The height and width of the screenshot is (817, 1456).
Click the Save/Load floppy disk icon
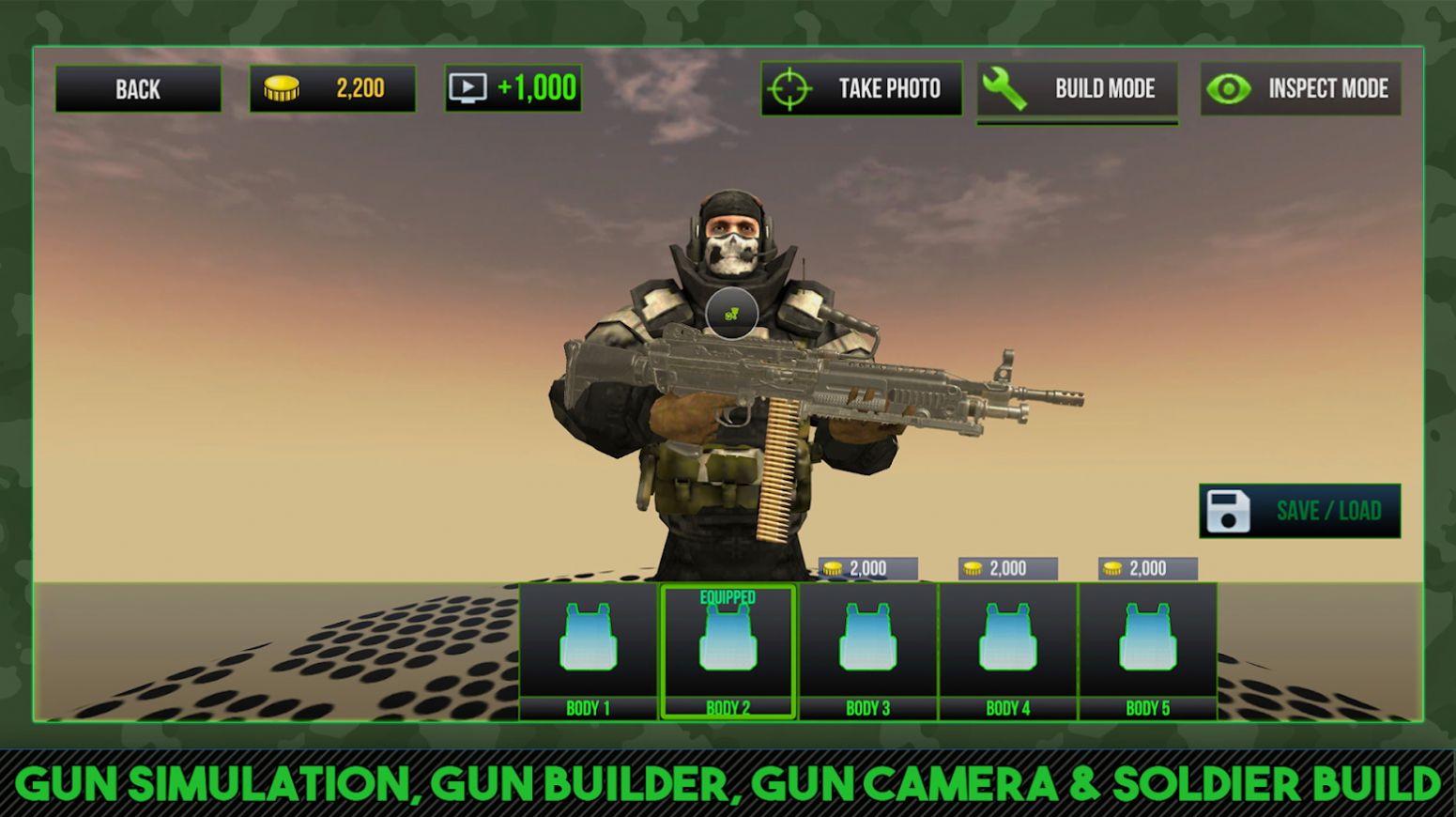click(x=1229, y=511)
